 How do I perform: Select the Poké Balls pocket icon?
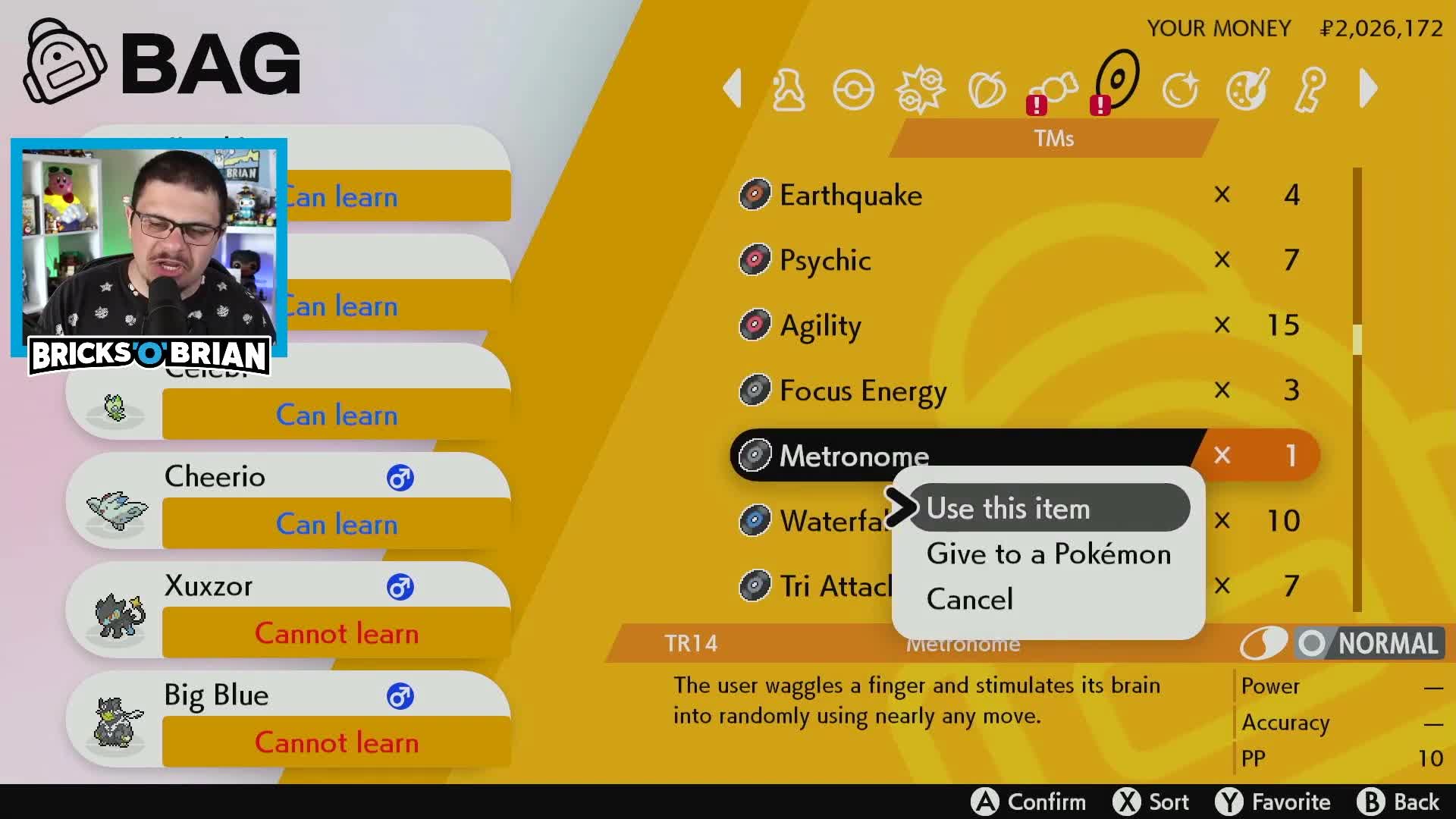coord(853,89)
